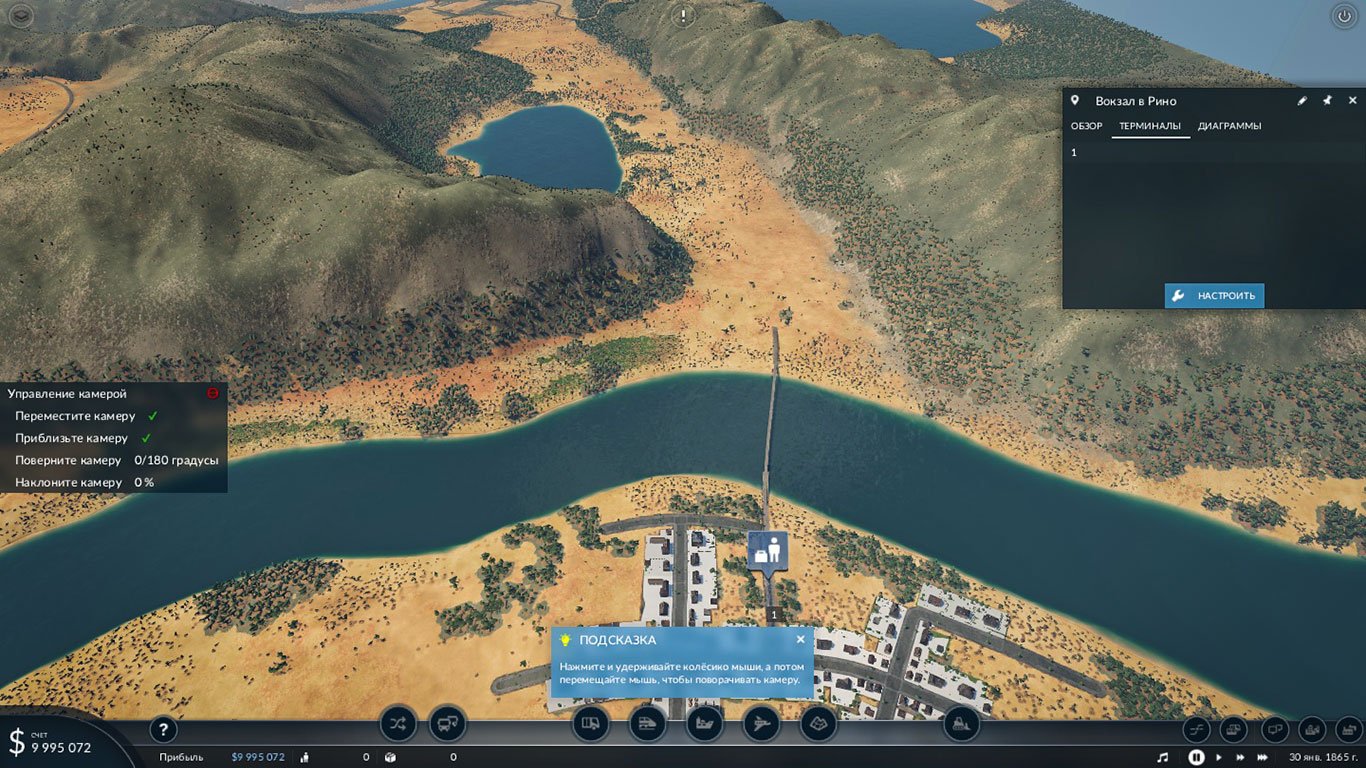1366x768 pixels.
Task: Rename the station using the pencil icon
Action: click(x=1301, y=100)
